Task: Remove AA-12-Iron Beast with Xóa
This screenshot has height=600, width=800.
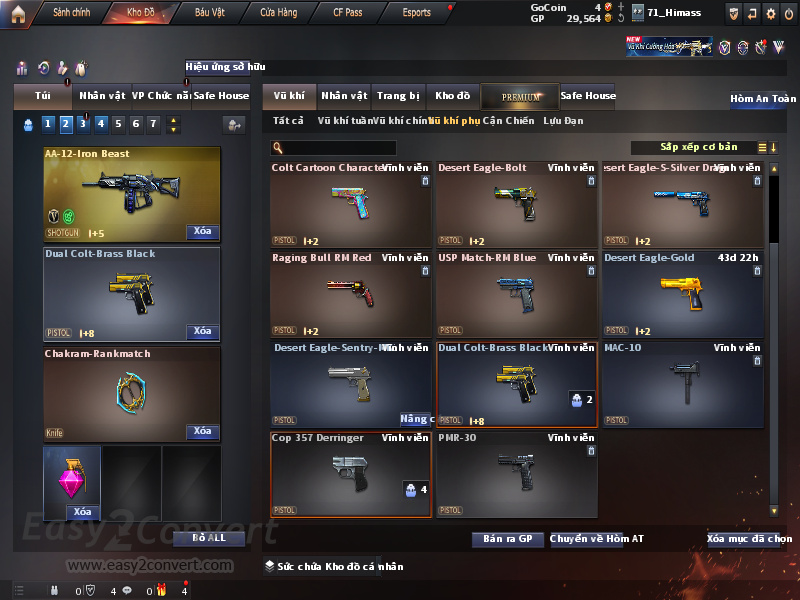Action: pos(202,232)
